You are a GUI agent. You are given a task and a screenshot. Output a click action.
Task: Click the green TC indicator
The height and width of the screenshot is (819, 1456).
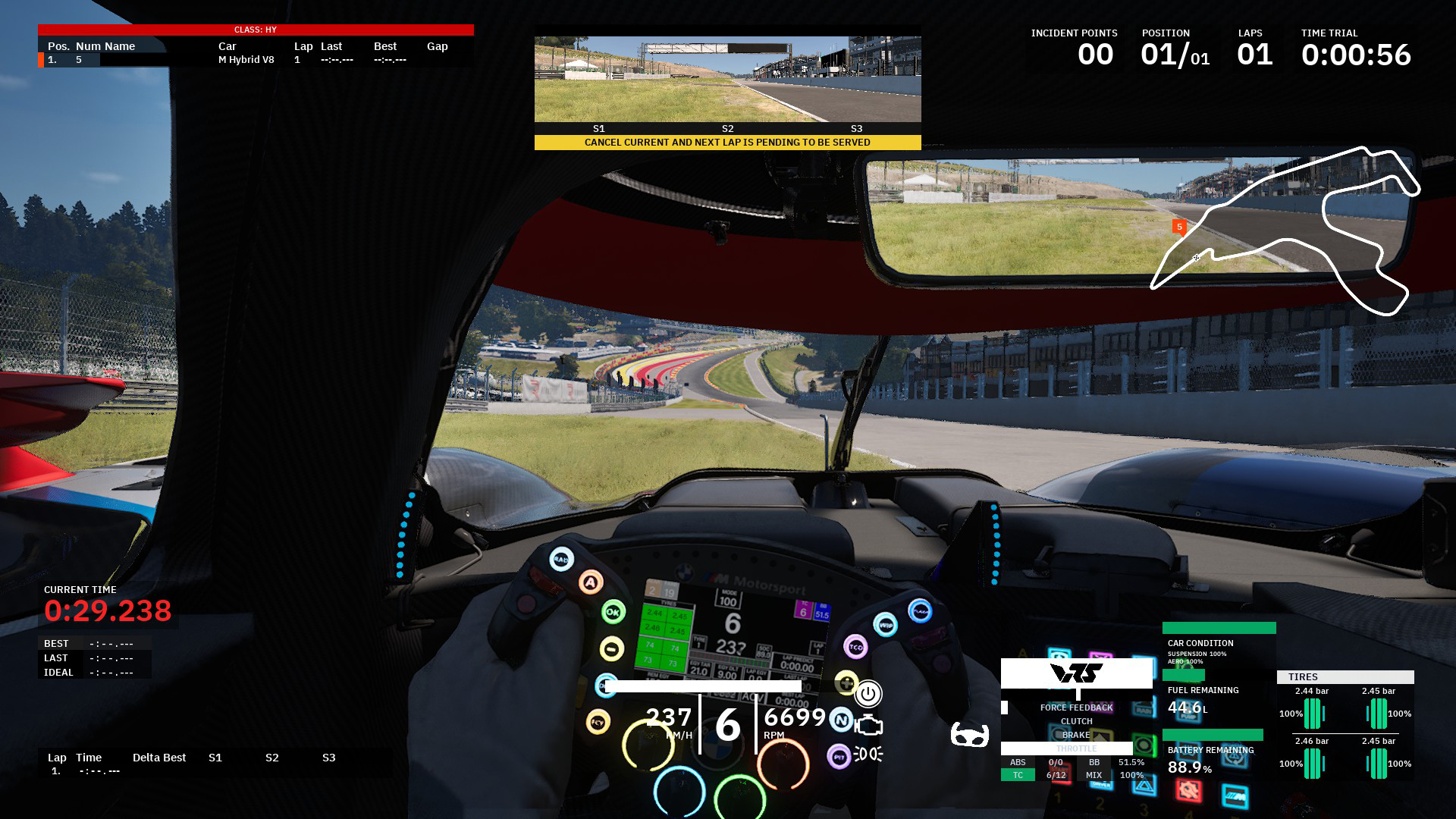coord(1018,775)
